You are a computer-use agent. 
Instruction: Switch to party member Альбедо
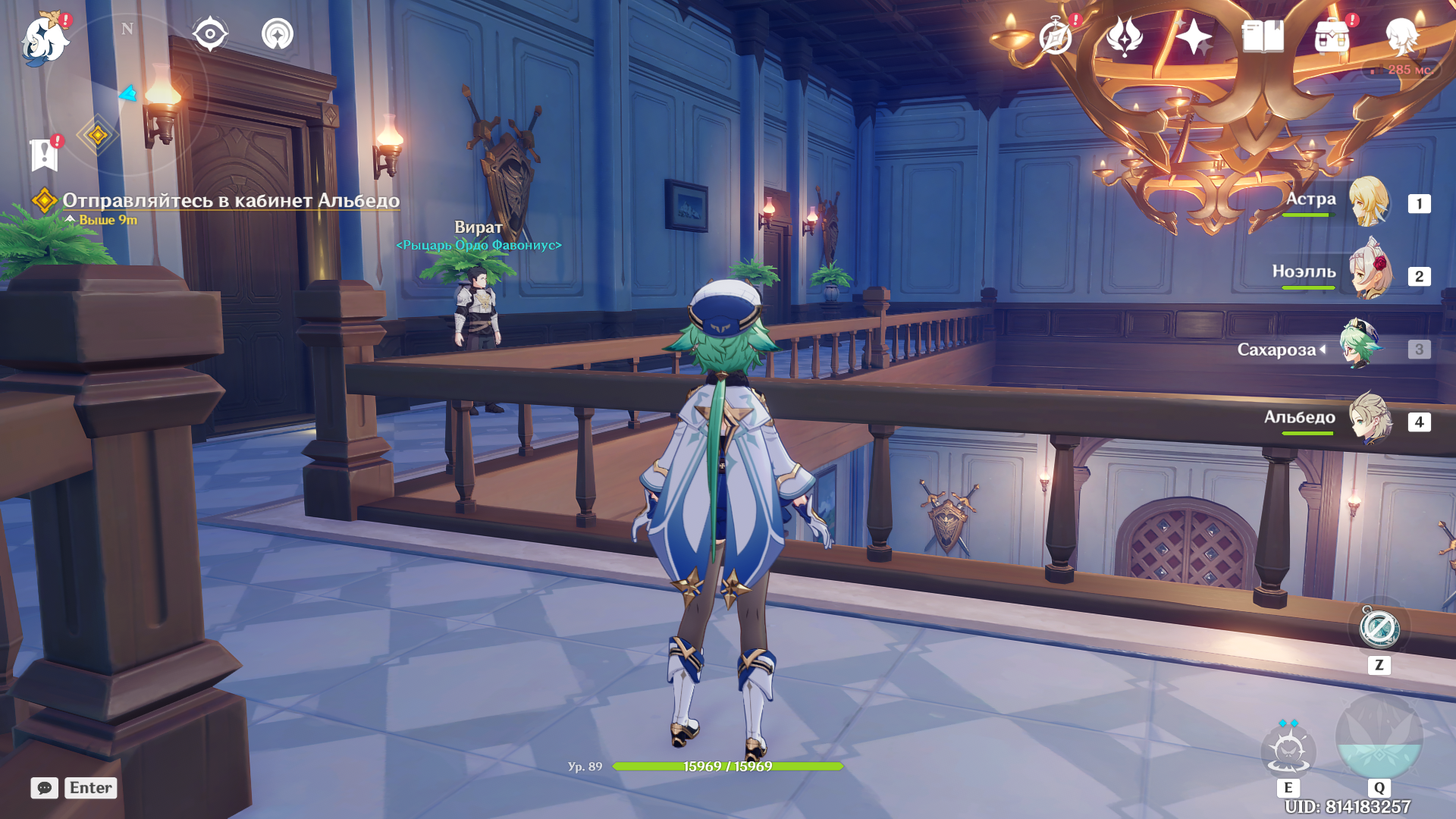point(1370,419)
